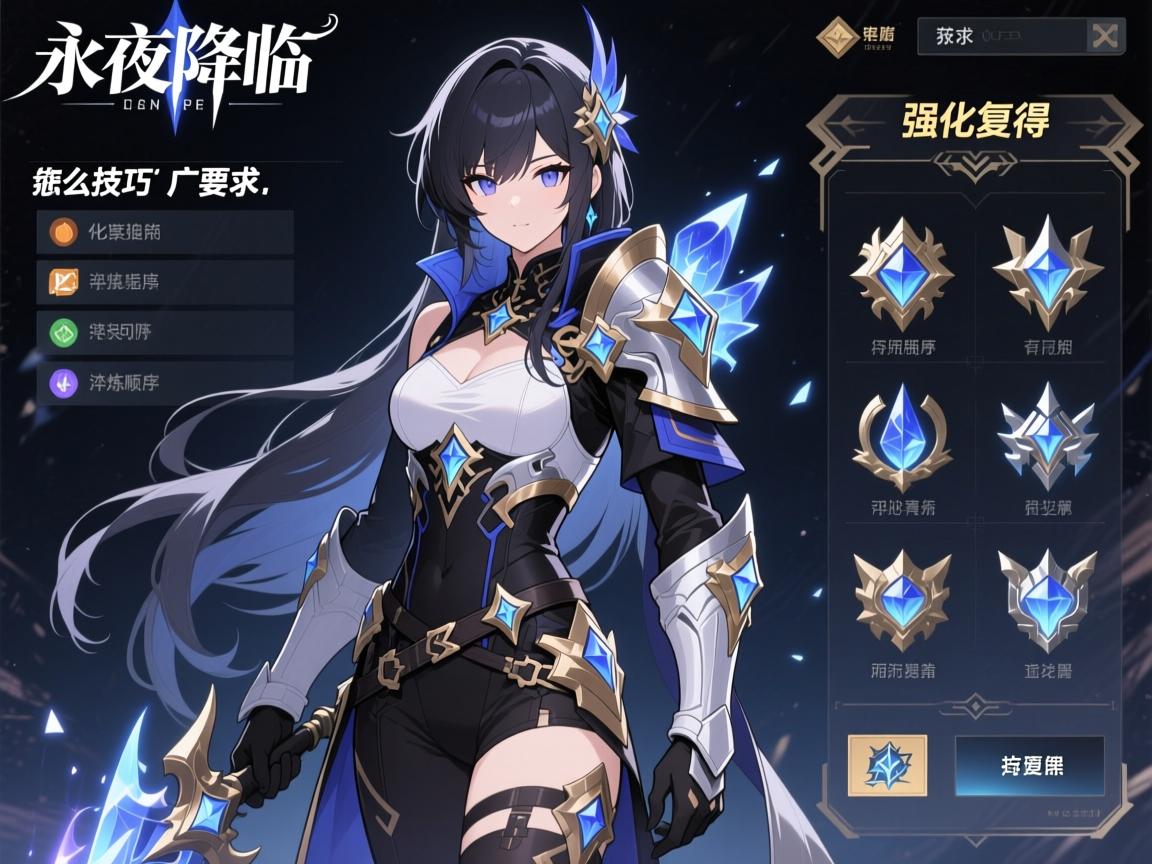Click the gold square crystal icon button
Screen dimensions: 1152x864
pos(887,765)
